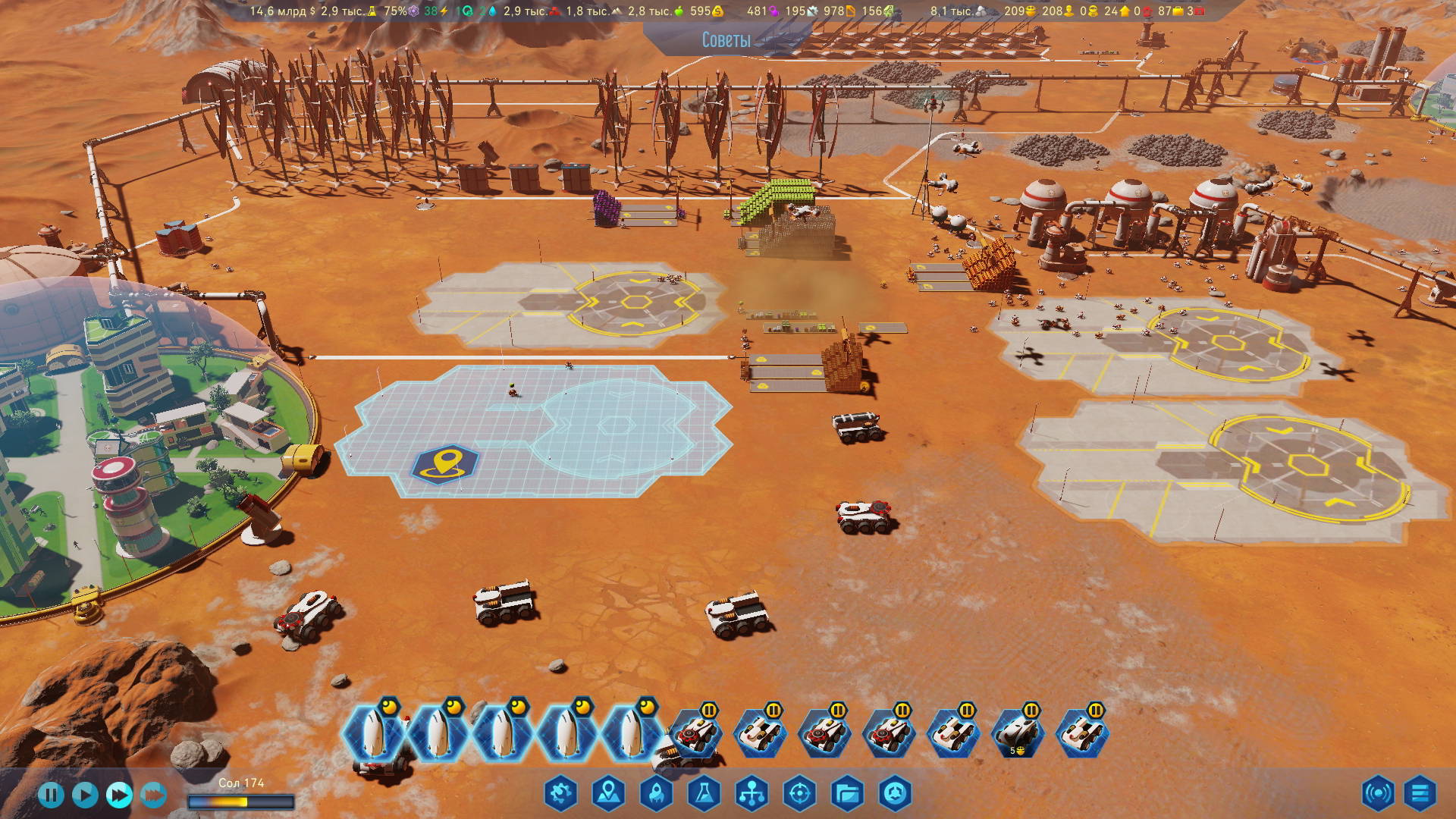Set game to normal play speed
The width and height of the screenshot is (1456, 819).
tap(85, 795)
